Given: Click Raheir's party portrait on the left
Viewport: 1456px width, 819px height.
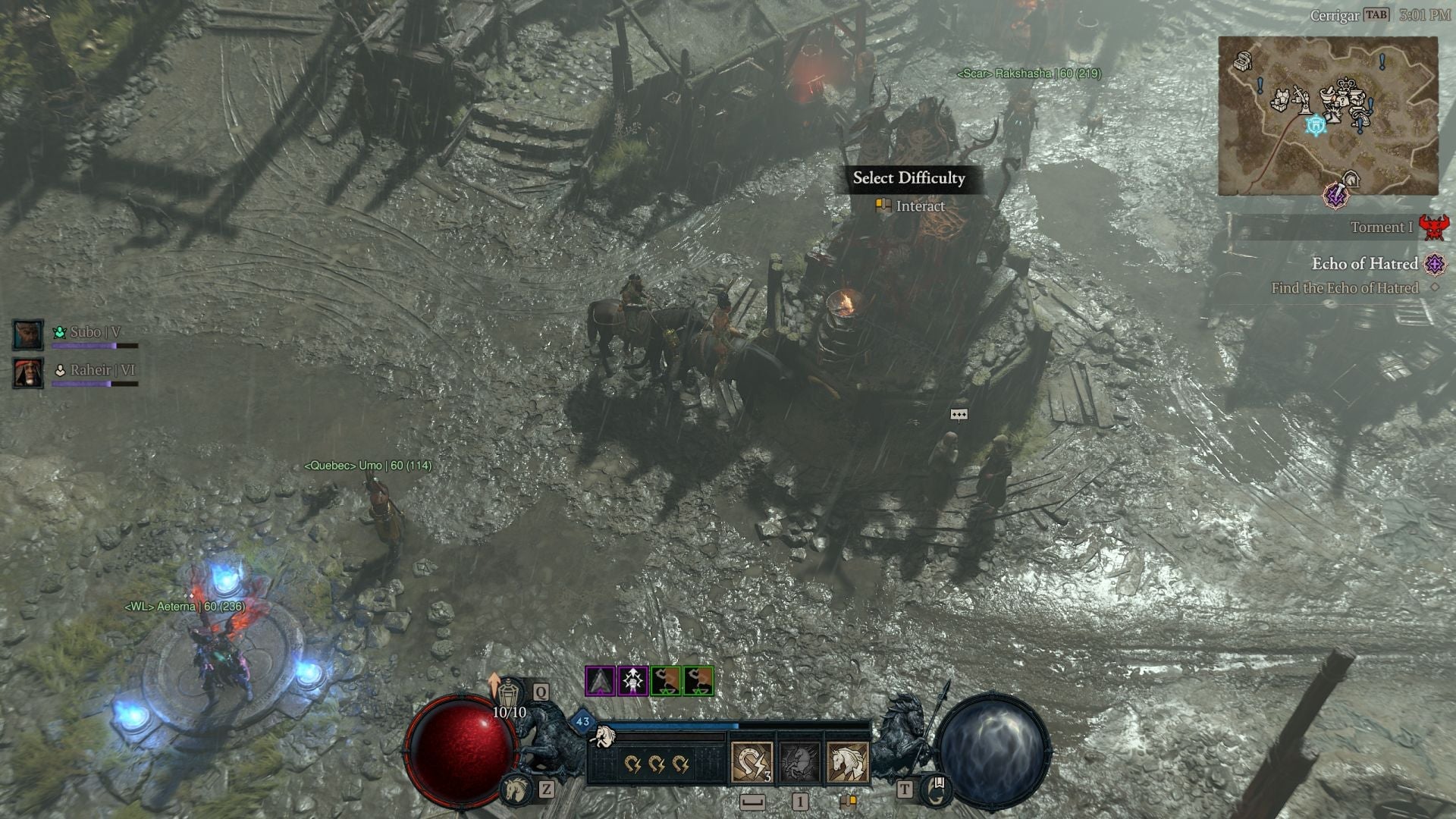Looking at the screenshot, I should click(x=28, y=375).
